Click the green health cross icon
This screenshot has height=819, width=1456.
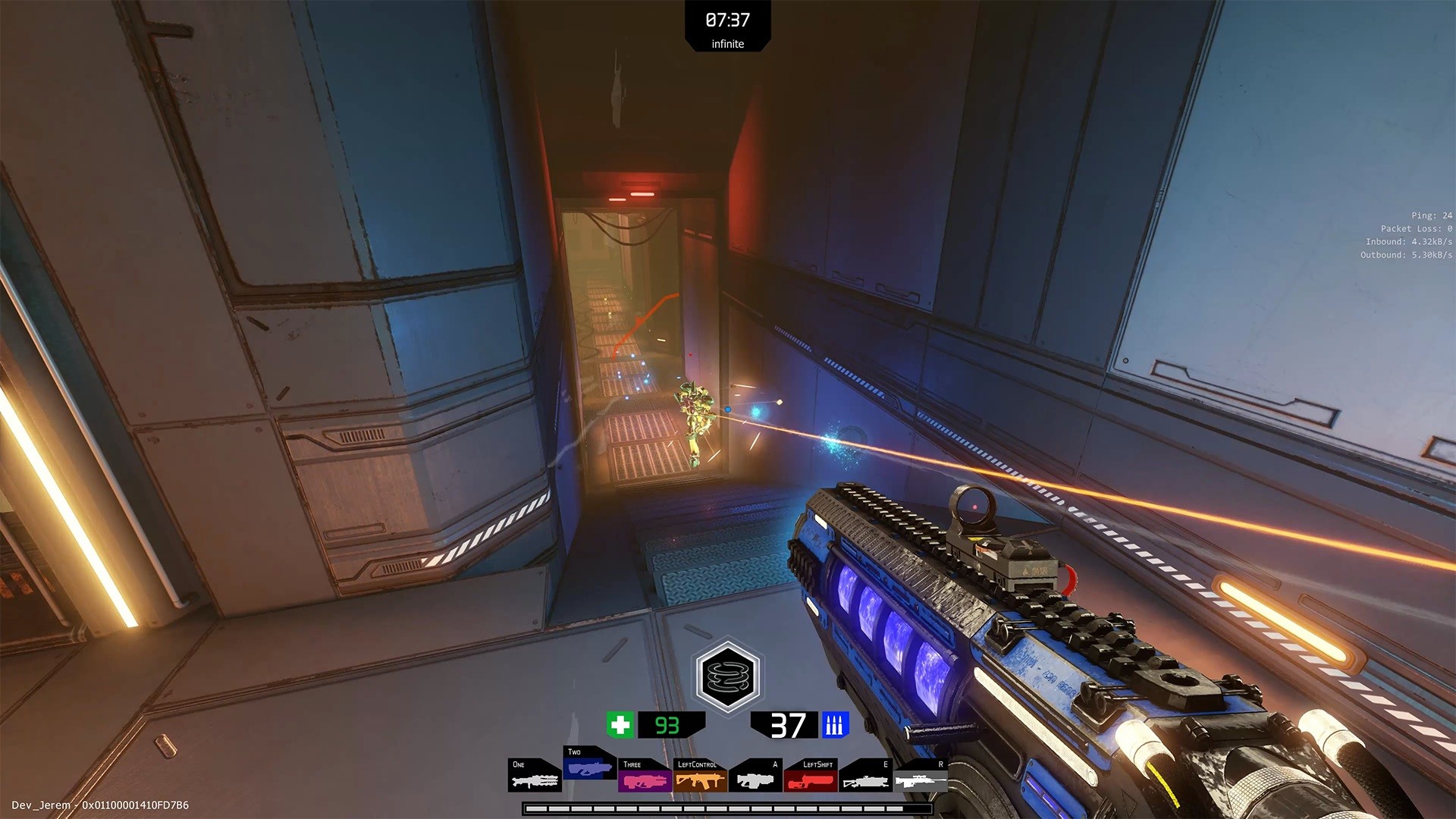(x=620, y=725)
